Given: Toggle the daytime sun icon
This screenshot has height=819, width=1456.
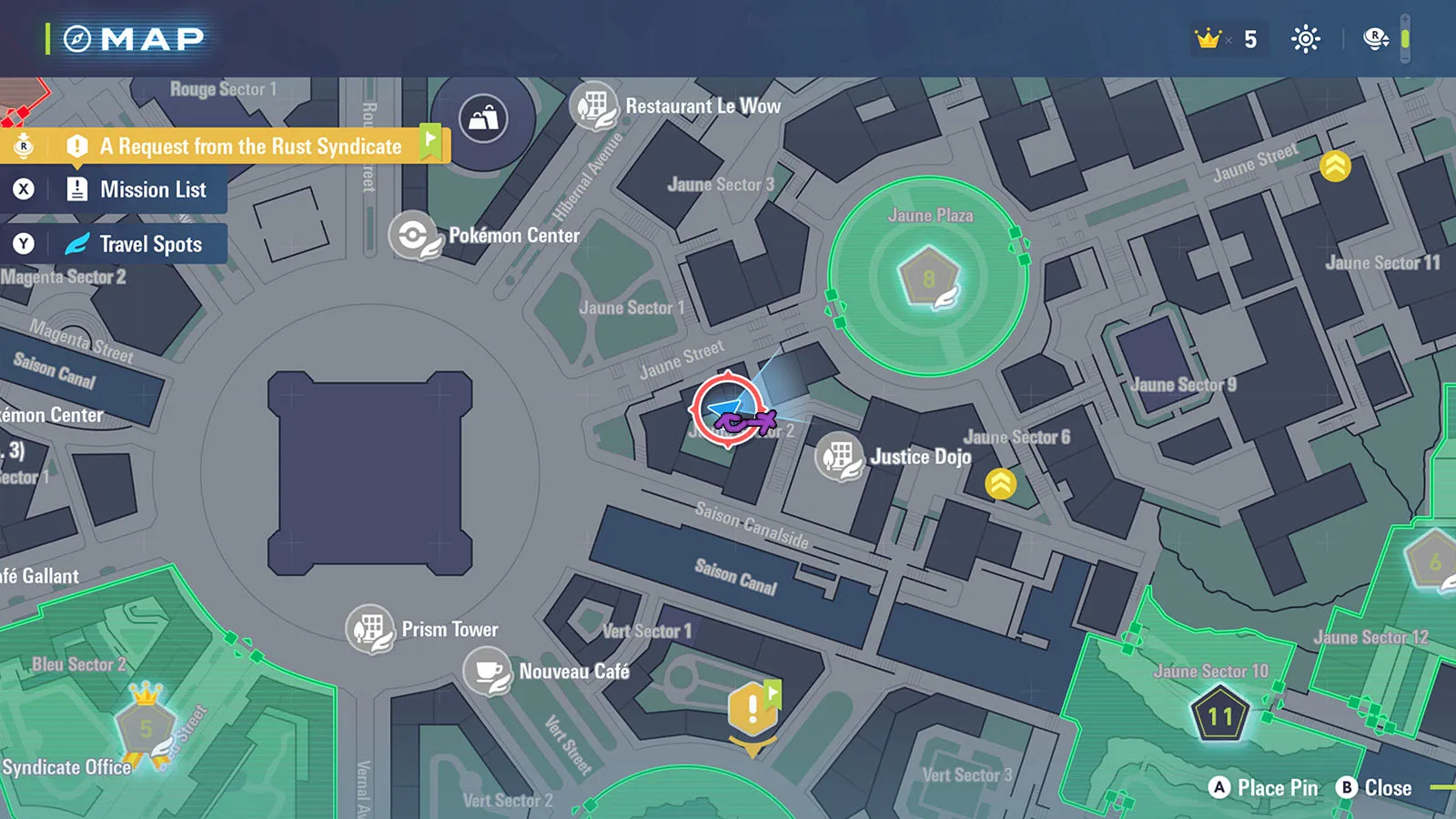Looking at the screenshot, I should pos(1306,39).
